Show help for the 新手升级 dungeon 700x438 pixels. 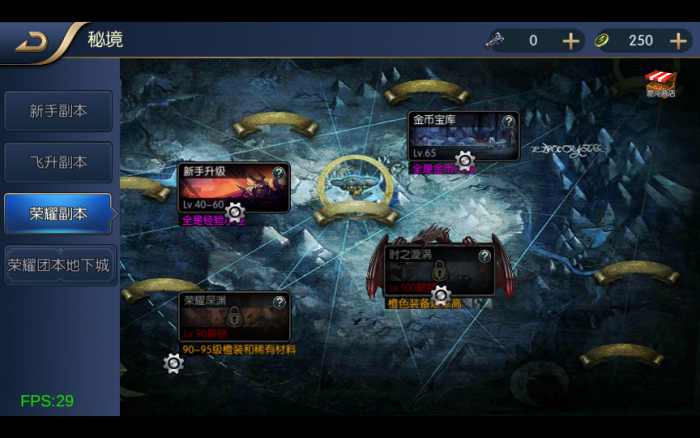pos(278,172)
